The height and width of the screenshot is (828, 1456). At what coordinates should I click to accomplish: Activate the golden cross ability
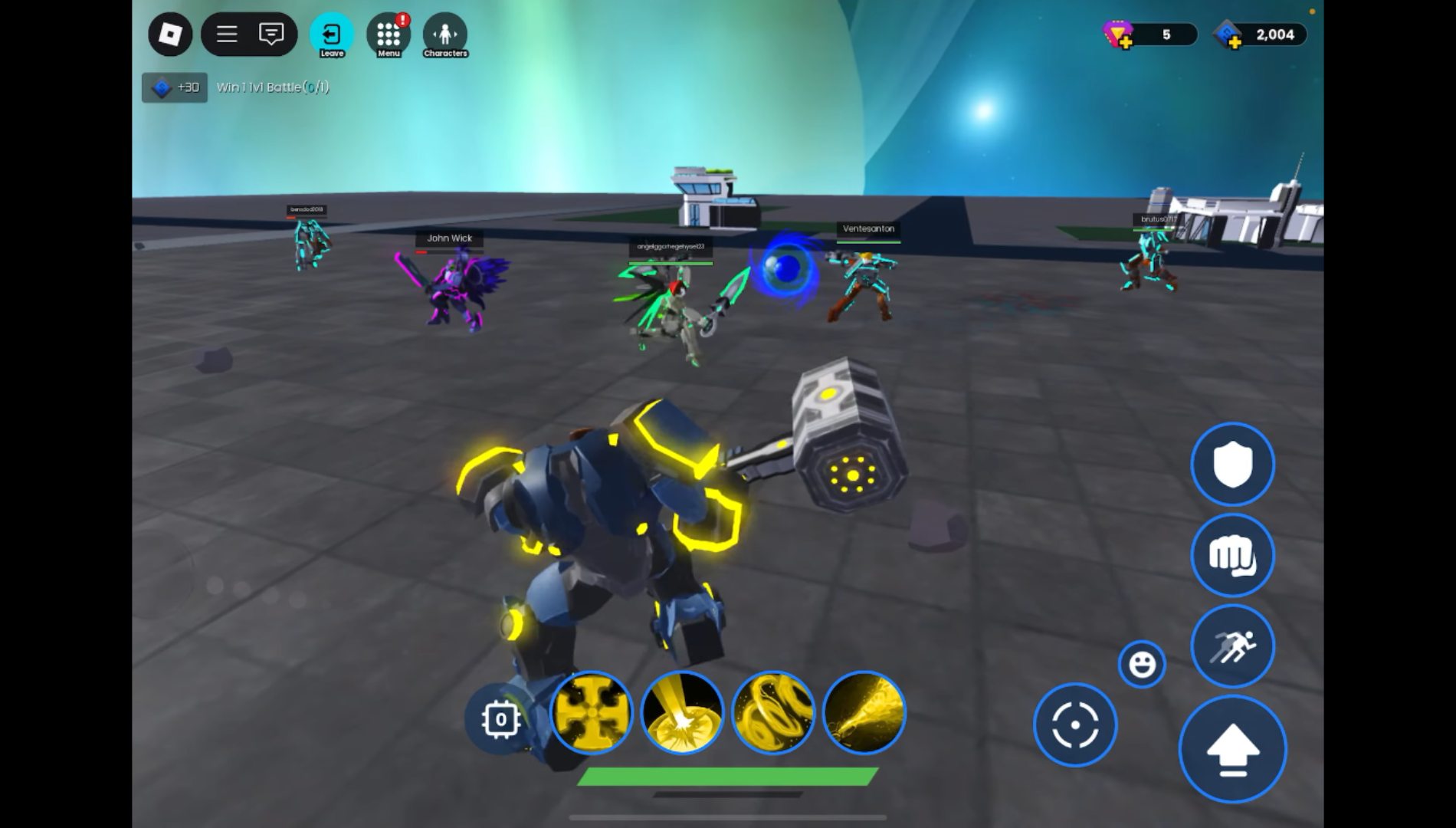click(x=591, y=712)
